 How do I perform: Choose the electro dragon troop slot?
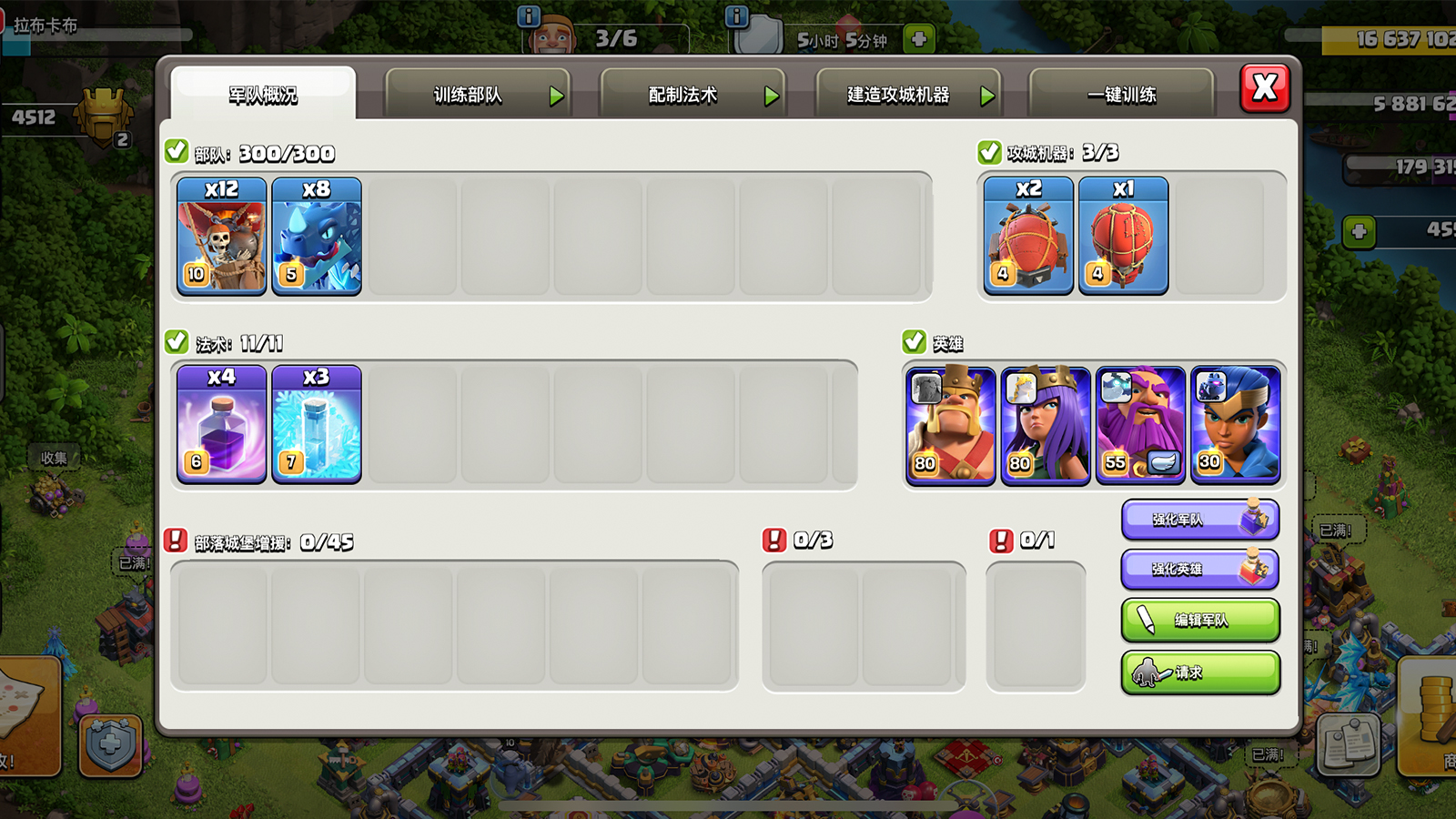(317, 237)
